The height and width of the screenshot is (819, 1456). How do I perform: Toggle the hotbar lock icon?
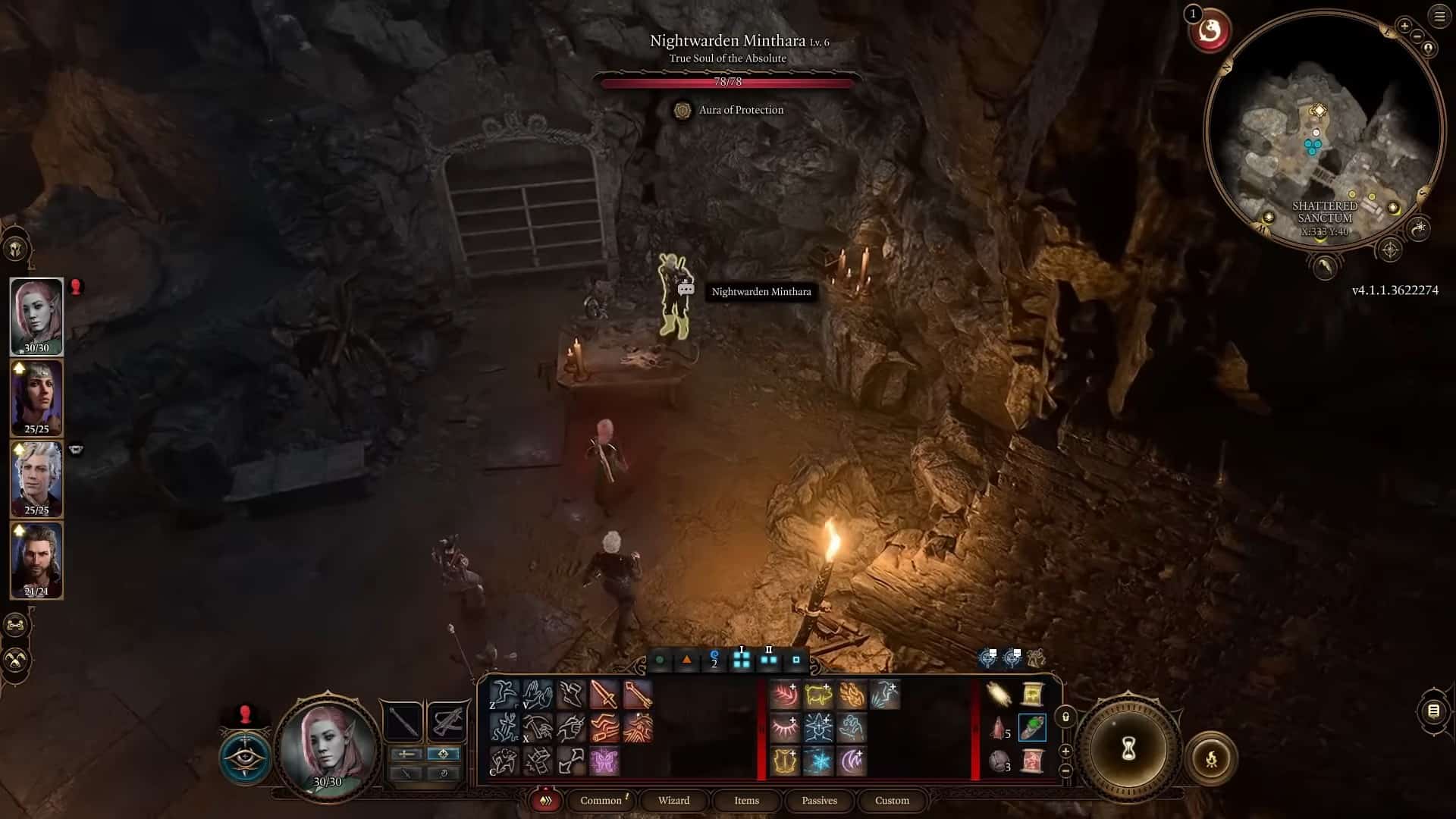click(x=1065, y=717)
